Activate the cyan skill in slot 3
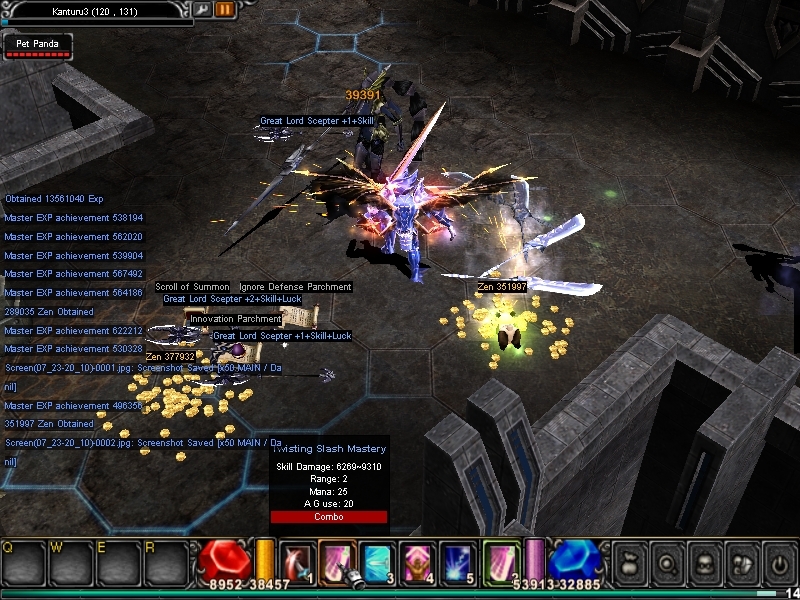The image size is (800, 600). tap(378, 561)
